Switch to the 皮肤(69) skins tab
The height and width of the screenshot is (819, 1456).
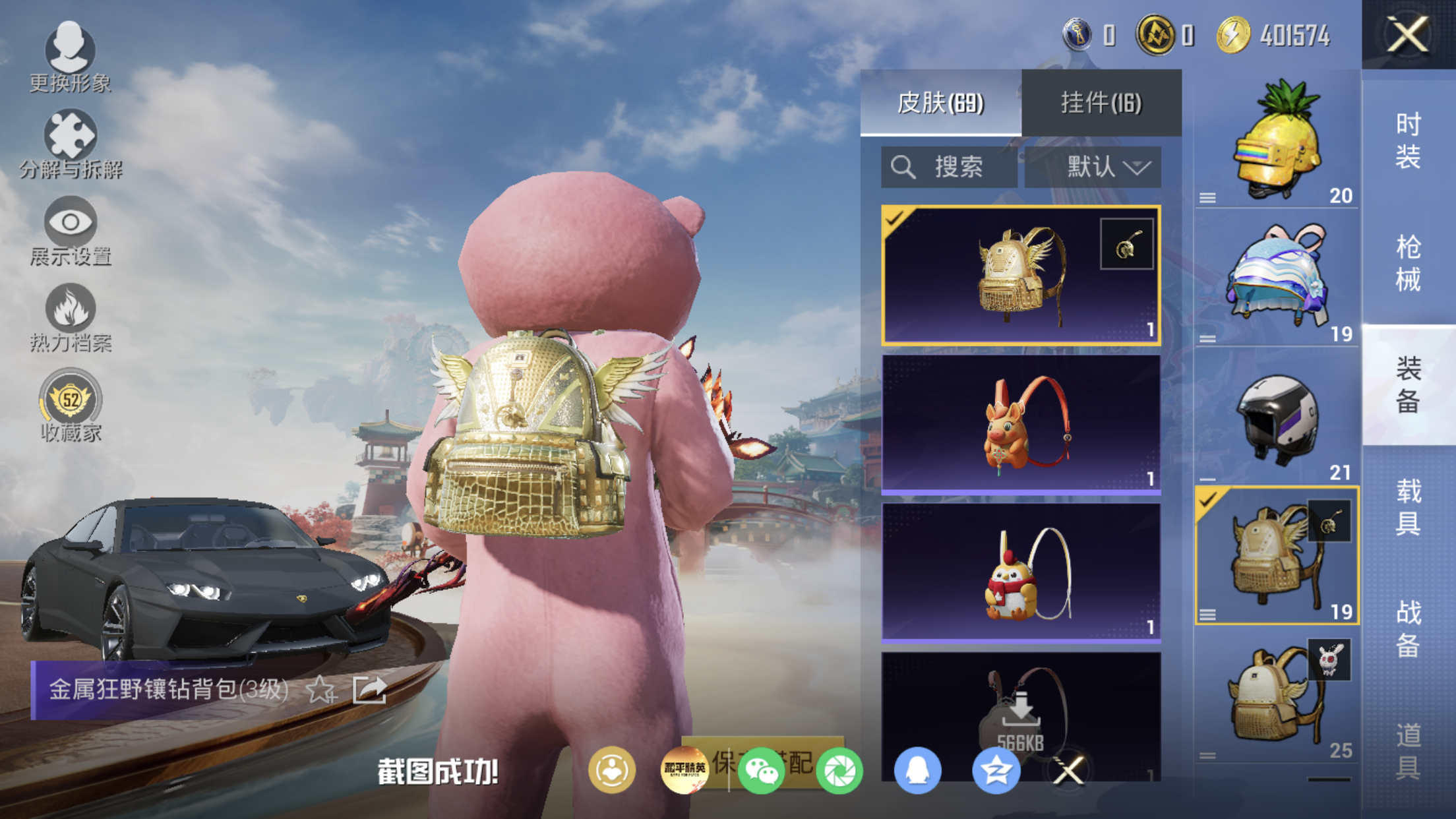click(940, 103)
